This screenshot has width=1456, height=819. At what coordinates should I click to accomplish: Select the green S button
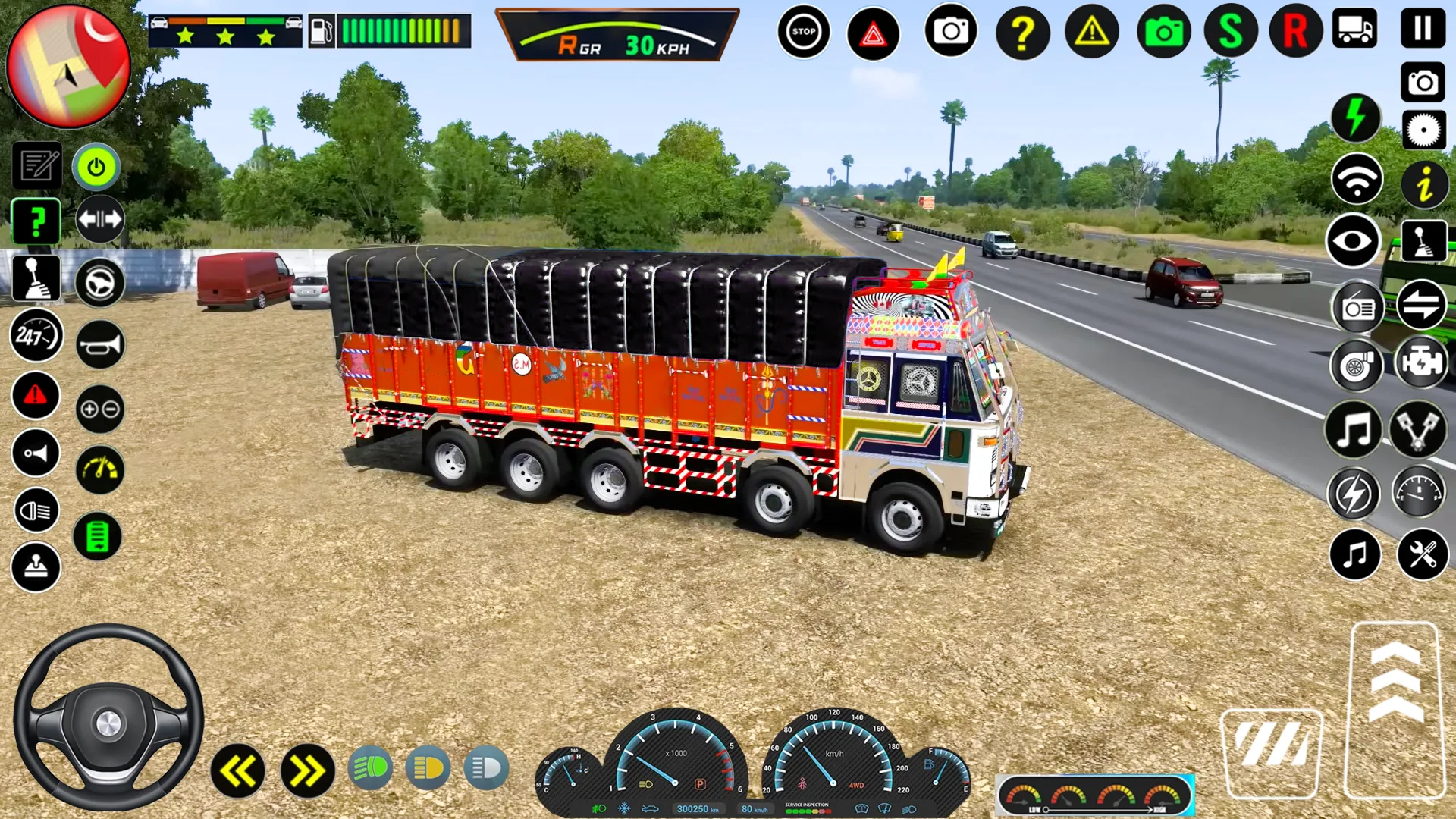pyautogui.click(x=1230, y=32)
